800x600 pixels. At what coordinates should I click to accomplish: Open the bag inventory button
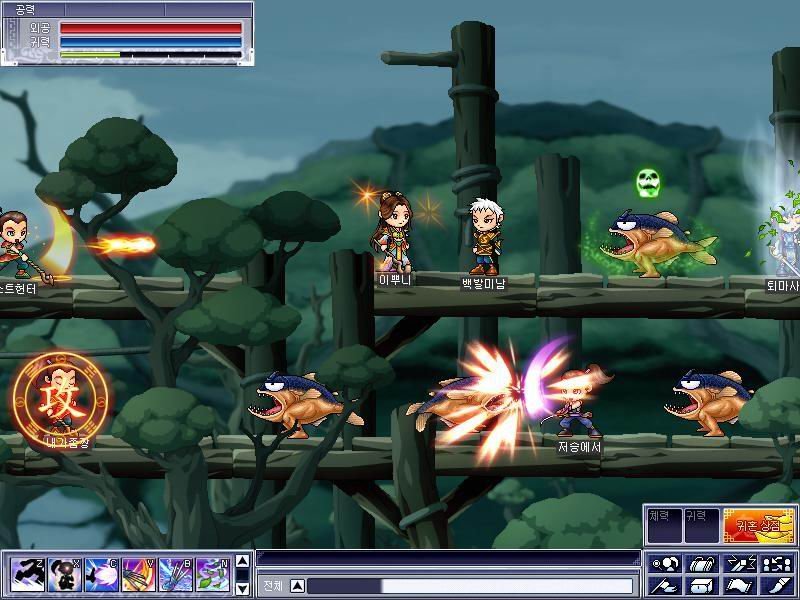(701, 564)
